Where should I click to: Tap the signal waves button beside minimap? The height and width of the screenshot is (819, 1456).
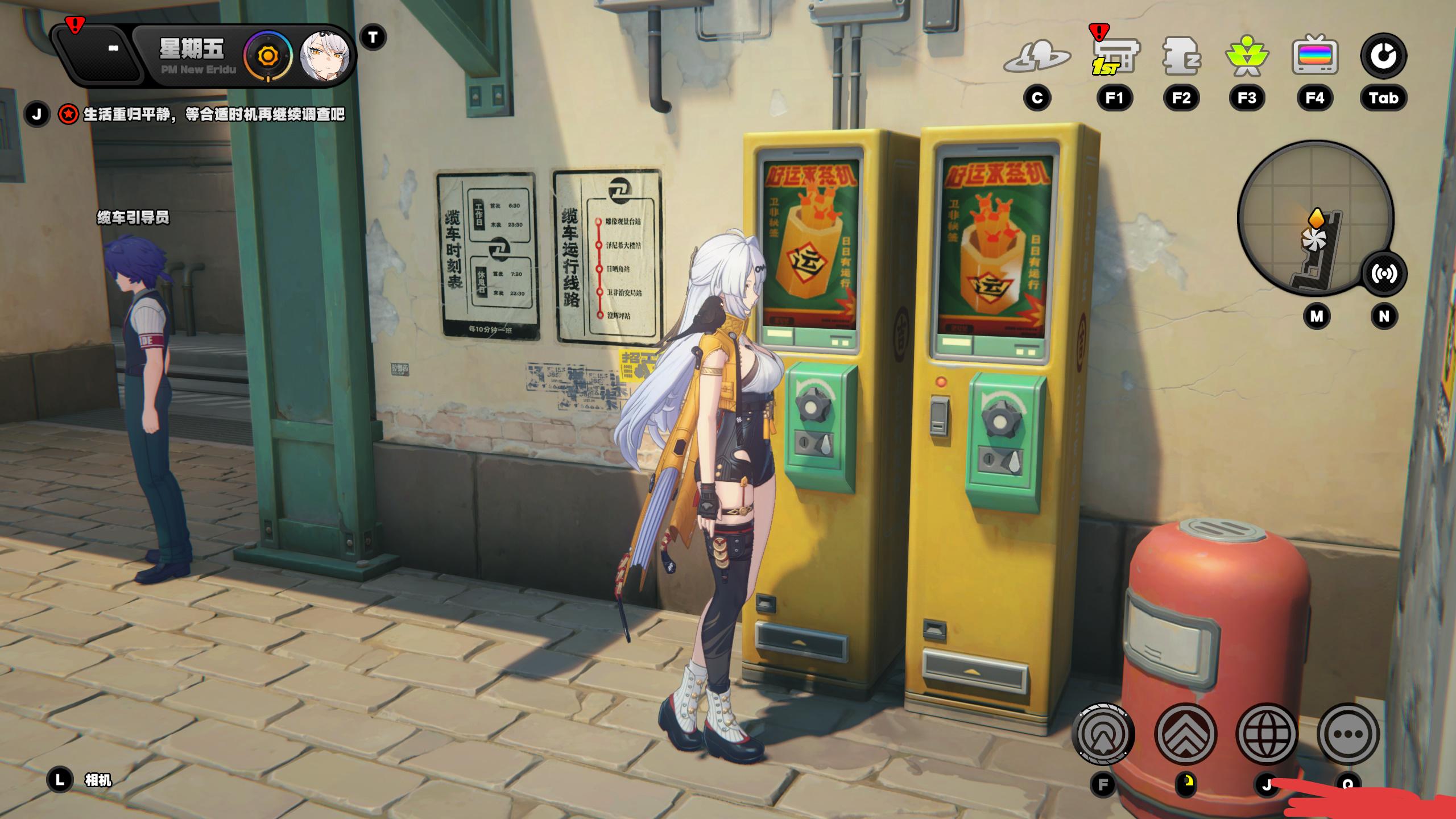pyautogui.click(x=1383, y=274)
